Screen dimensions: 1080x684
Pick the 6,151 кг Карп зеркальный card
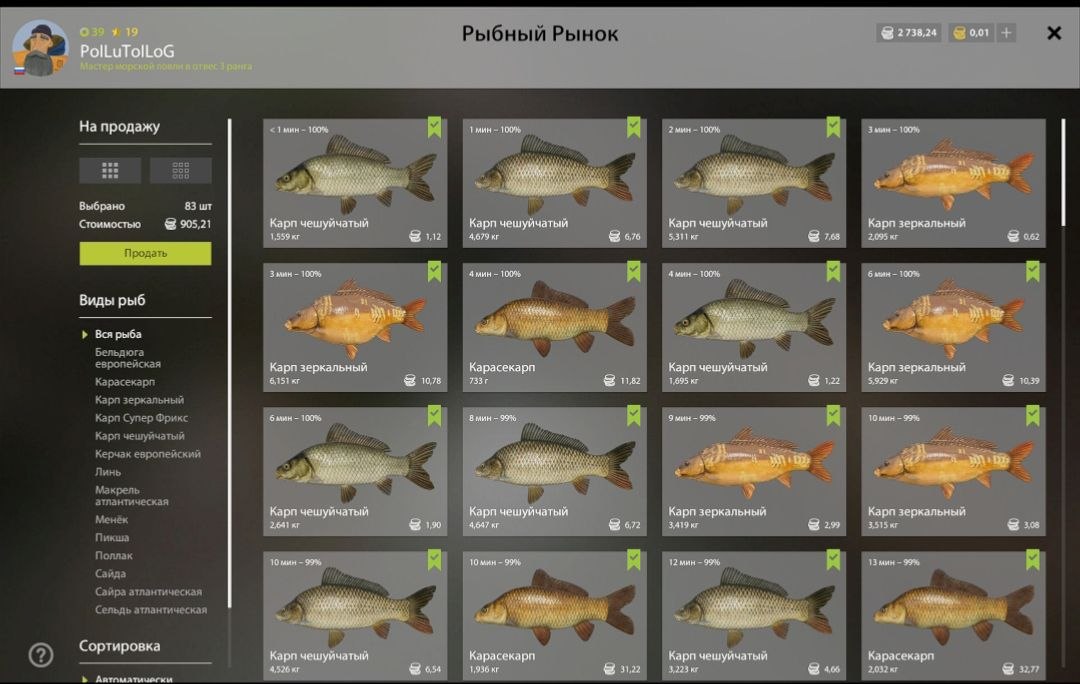tap(355, 326)
